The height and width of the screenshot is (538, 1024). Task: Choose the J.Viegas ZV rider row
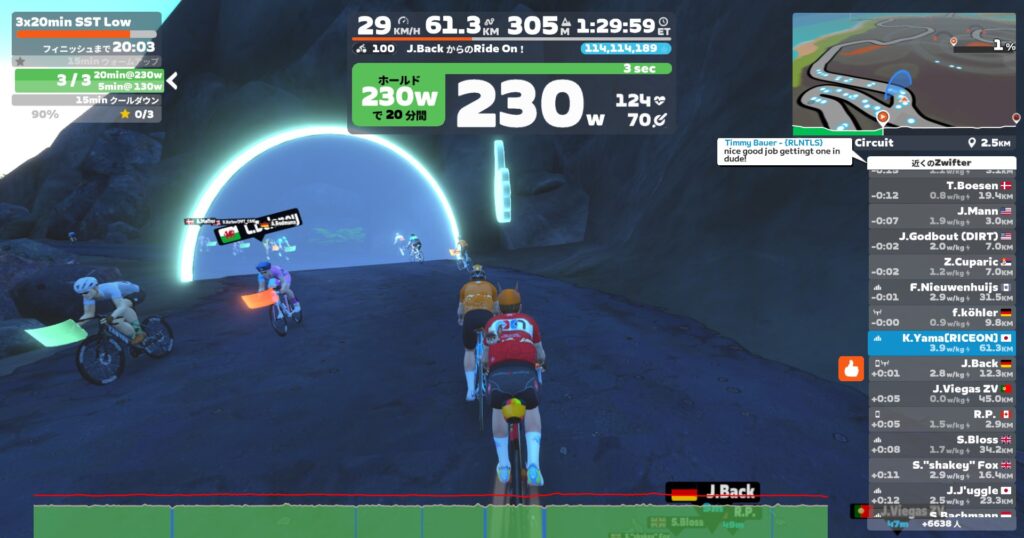click(x=941, y=393)
